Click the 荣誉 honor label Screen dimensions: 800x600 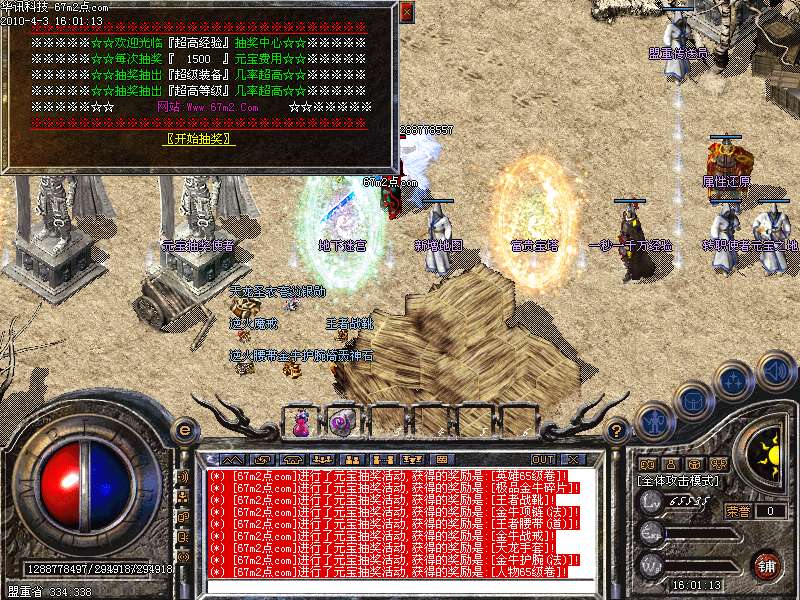[x=738, y=511]
